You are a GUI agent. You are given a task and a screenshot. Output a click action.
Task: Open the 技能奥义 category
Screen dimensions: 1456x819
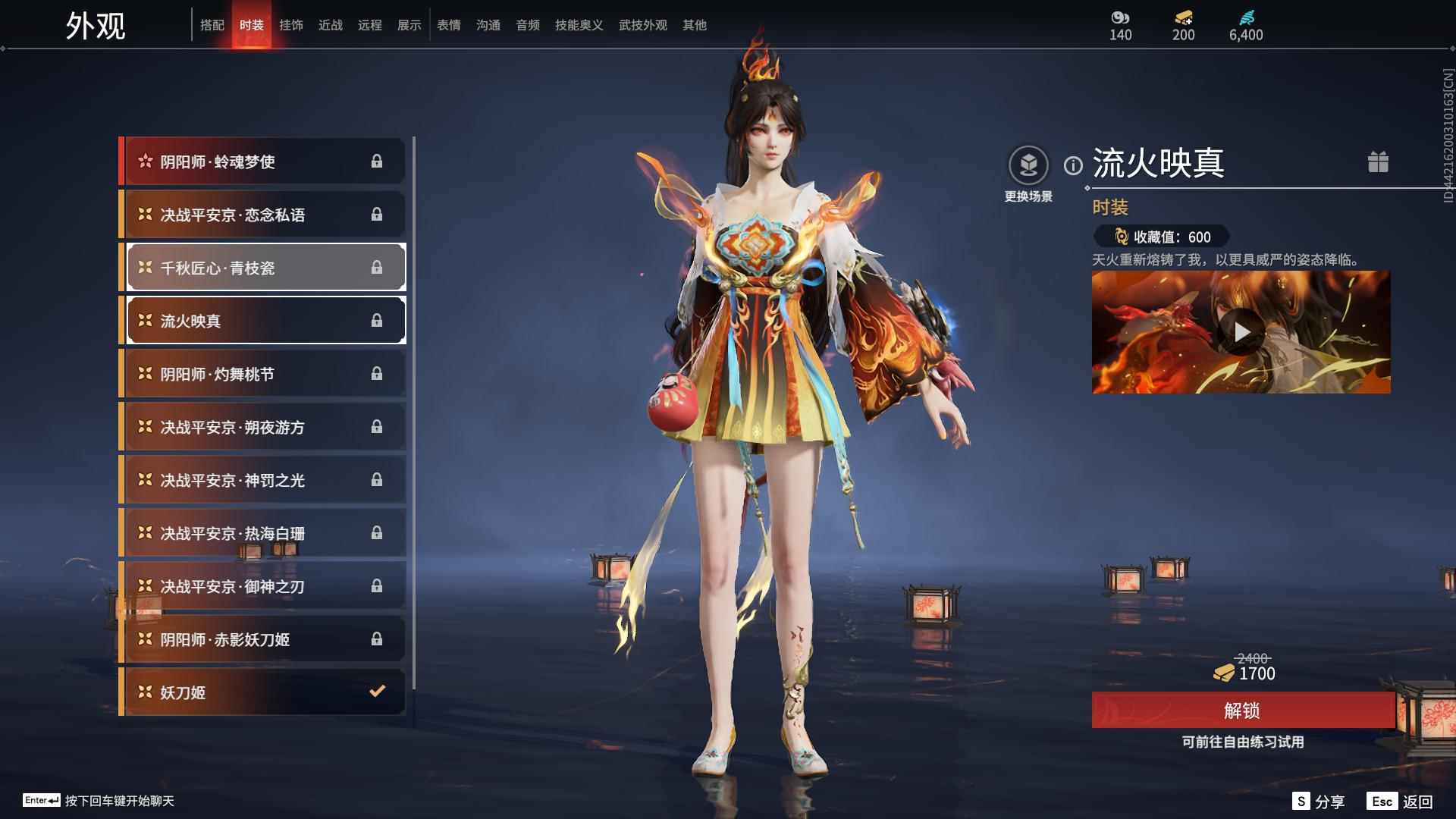click(x=577, y=24)
